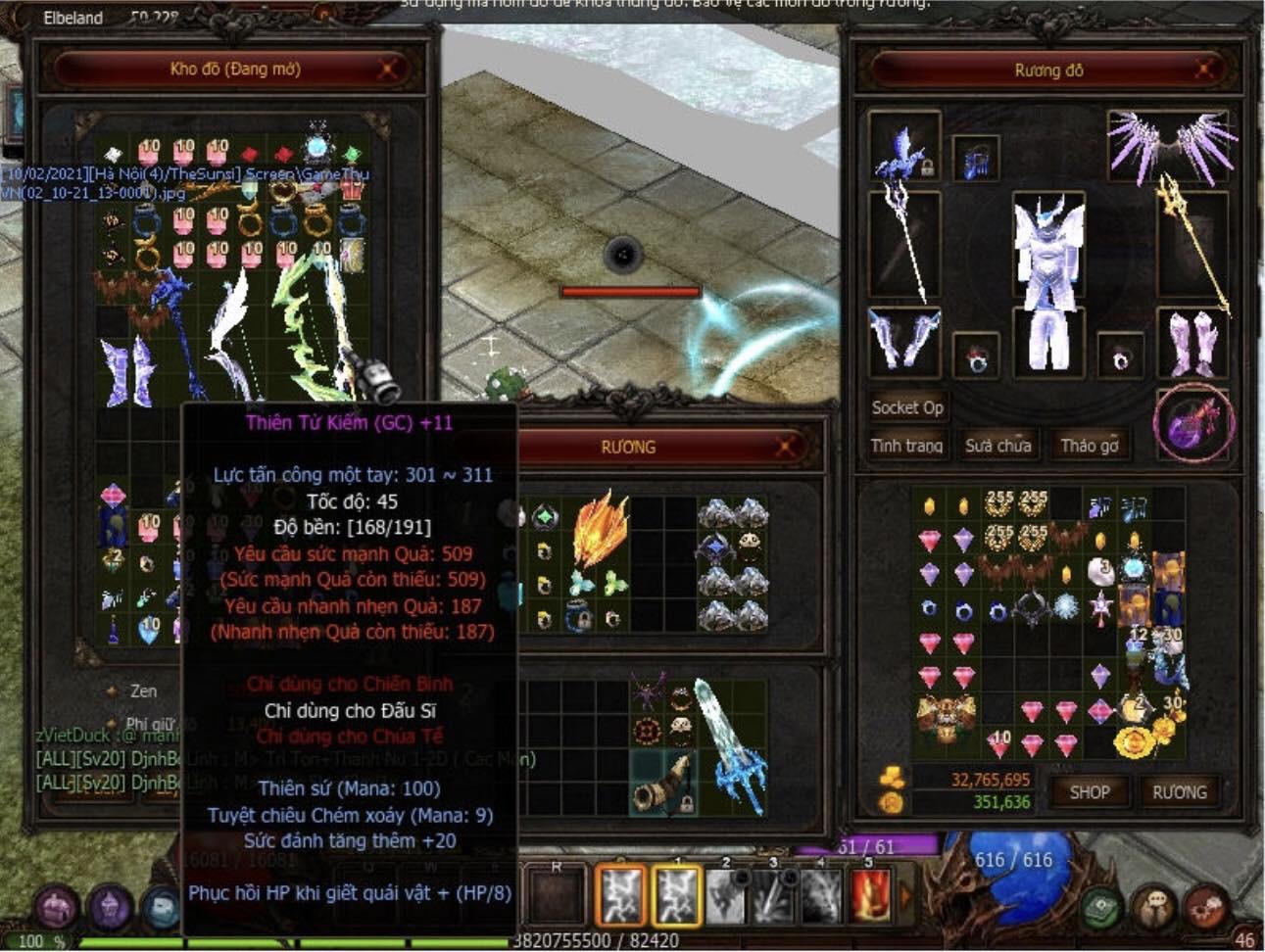Click the Sửa chữa repair button

[997, 446]
